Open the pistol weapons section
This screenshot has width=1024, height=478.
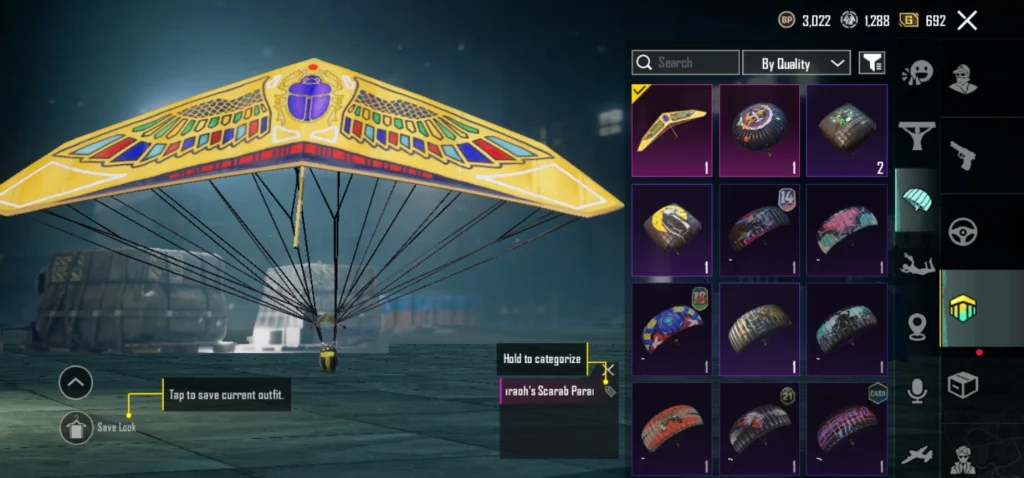pos(963,155)
